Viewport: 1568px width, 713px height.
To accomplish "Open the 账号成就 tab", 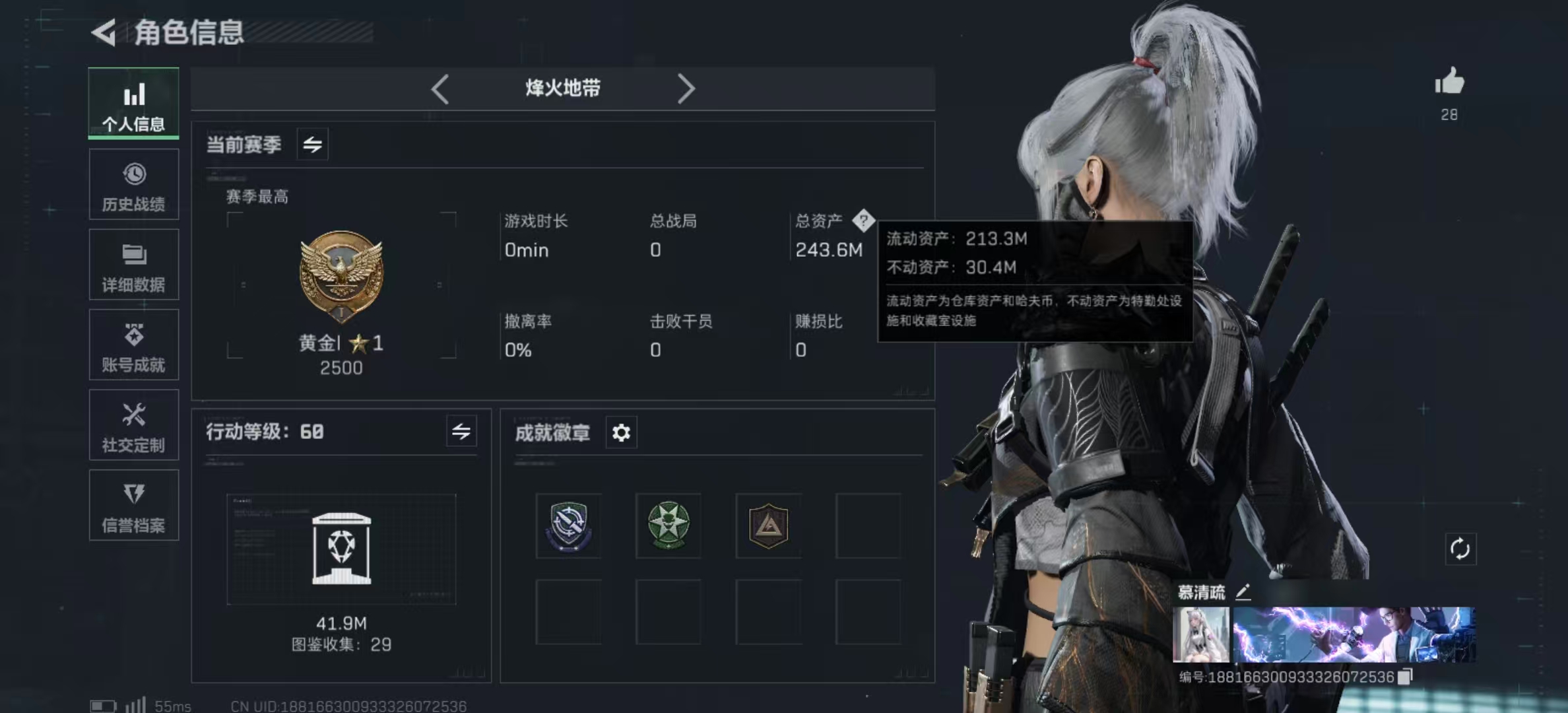I will coord(133,345).
